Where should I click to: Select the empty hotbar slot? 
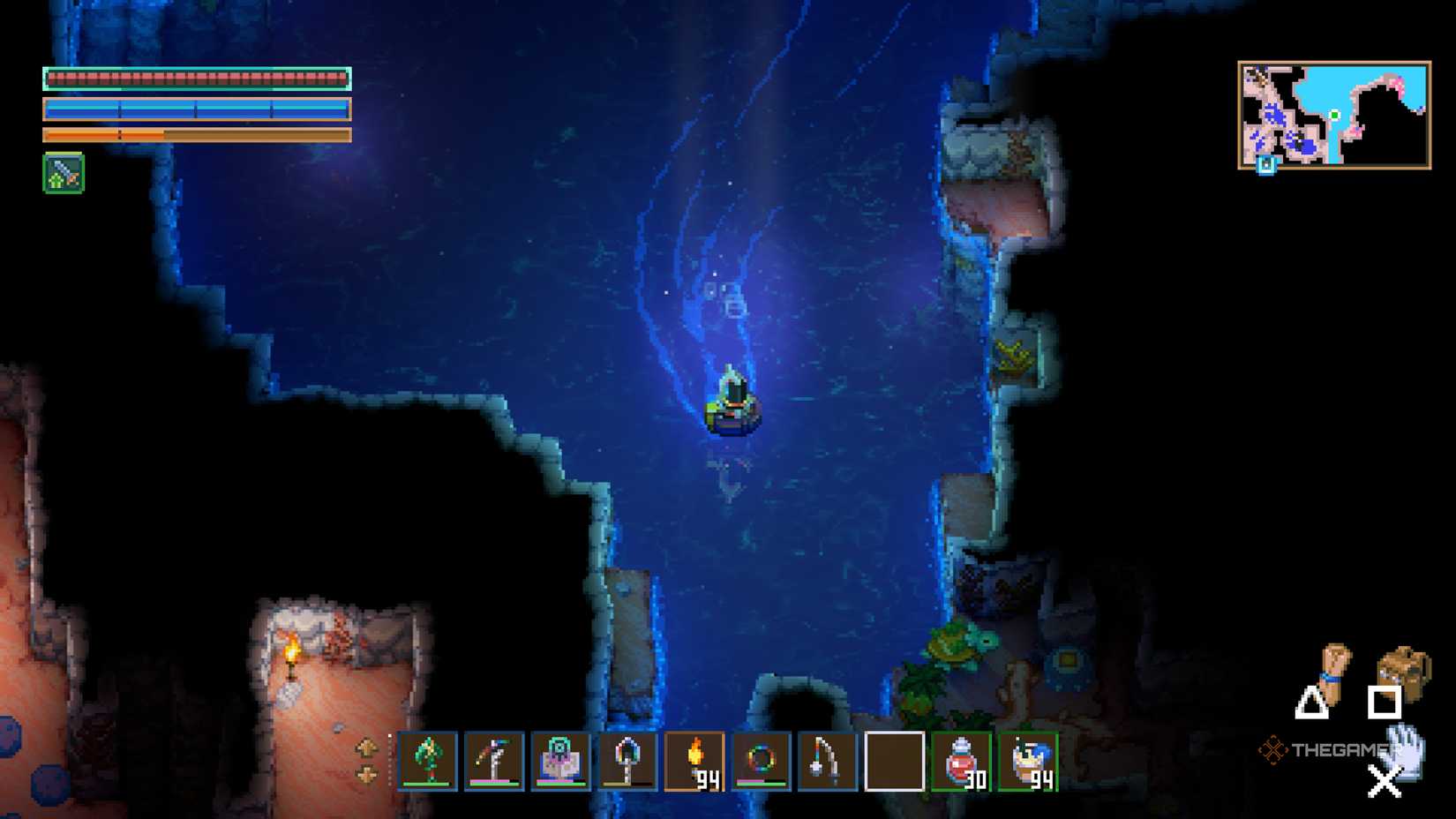click(x=893, y=761)
